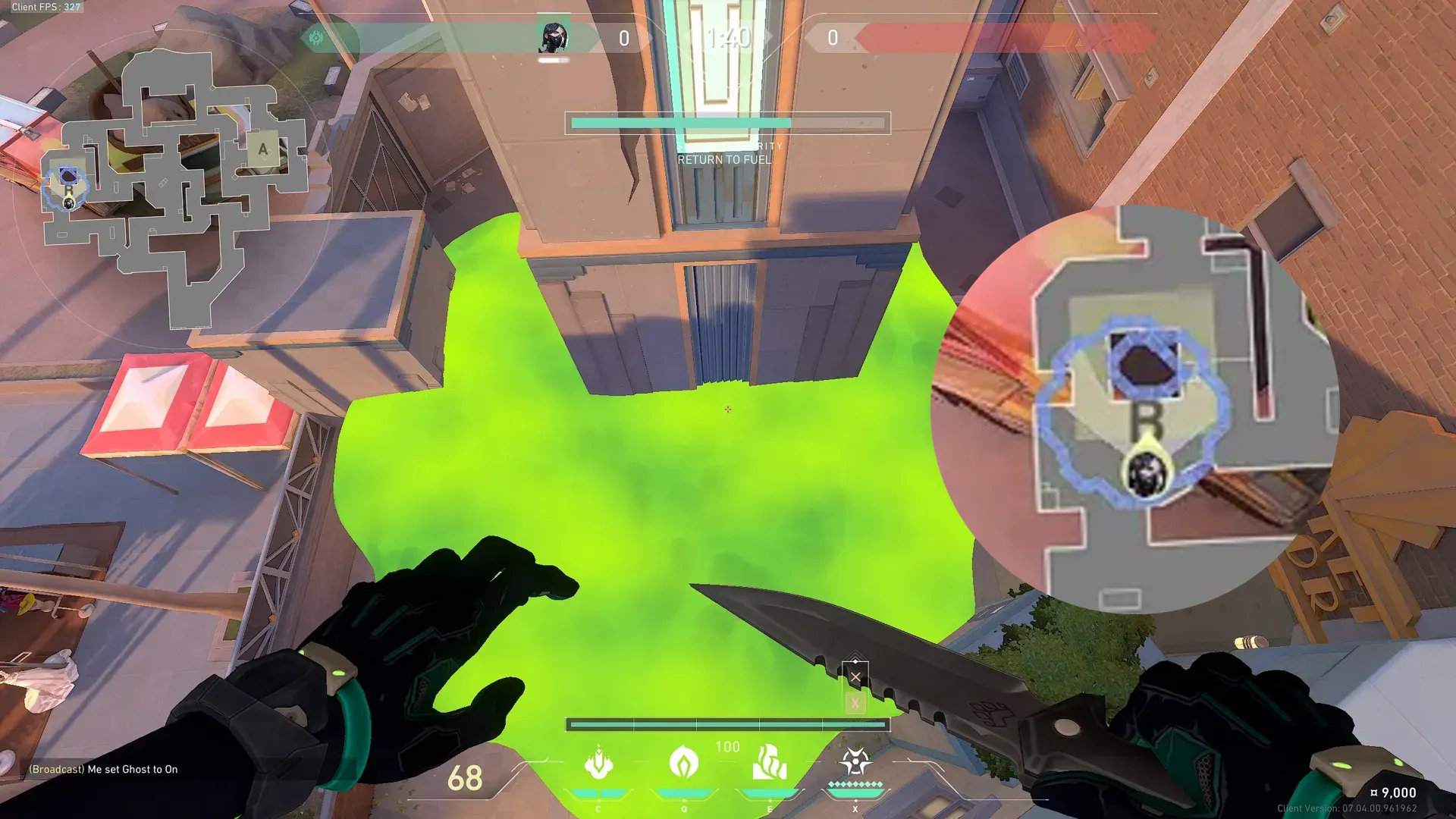The height and width of the screenshot is (819, 1456).
Task: Trigger the Toxic Screen ability icon
Action: tap(769, 763)
